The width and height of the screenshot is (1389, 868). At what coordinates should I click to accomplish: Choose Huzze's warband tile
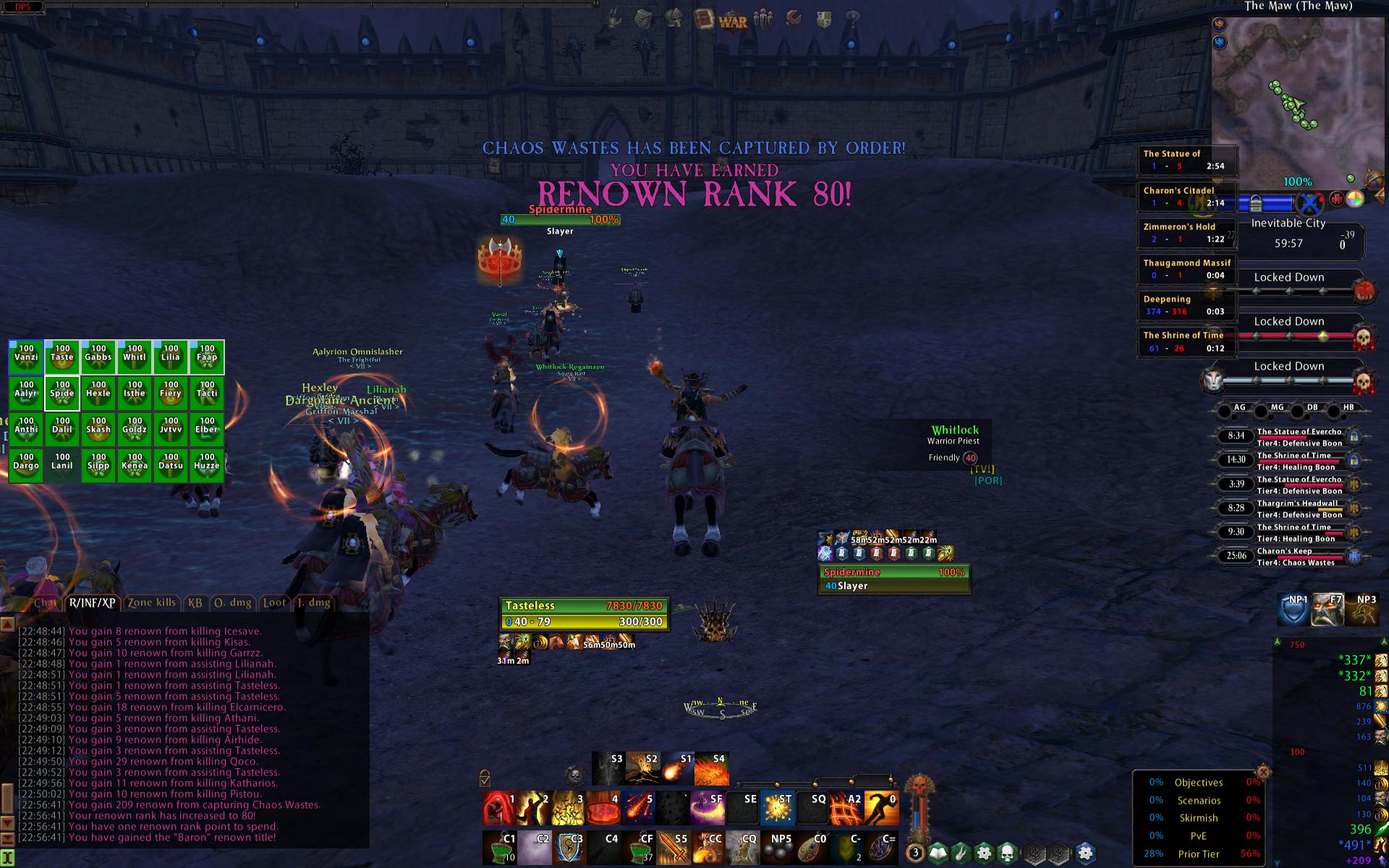[x=207, y=466]
